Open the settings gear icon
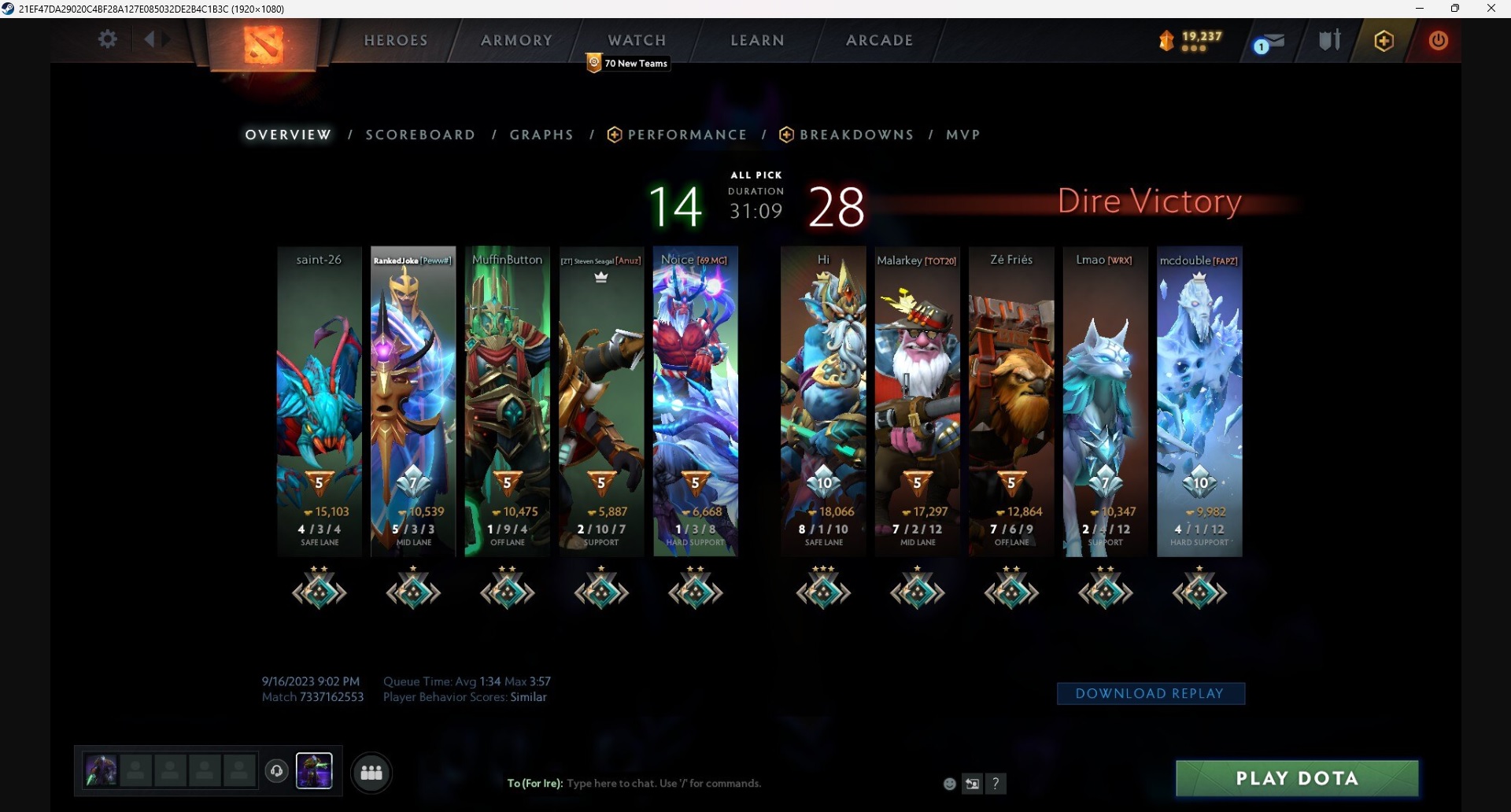This screenshot has height=812, width=1511. (x=108, y=39)
